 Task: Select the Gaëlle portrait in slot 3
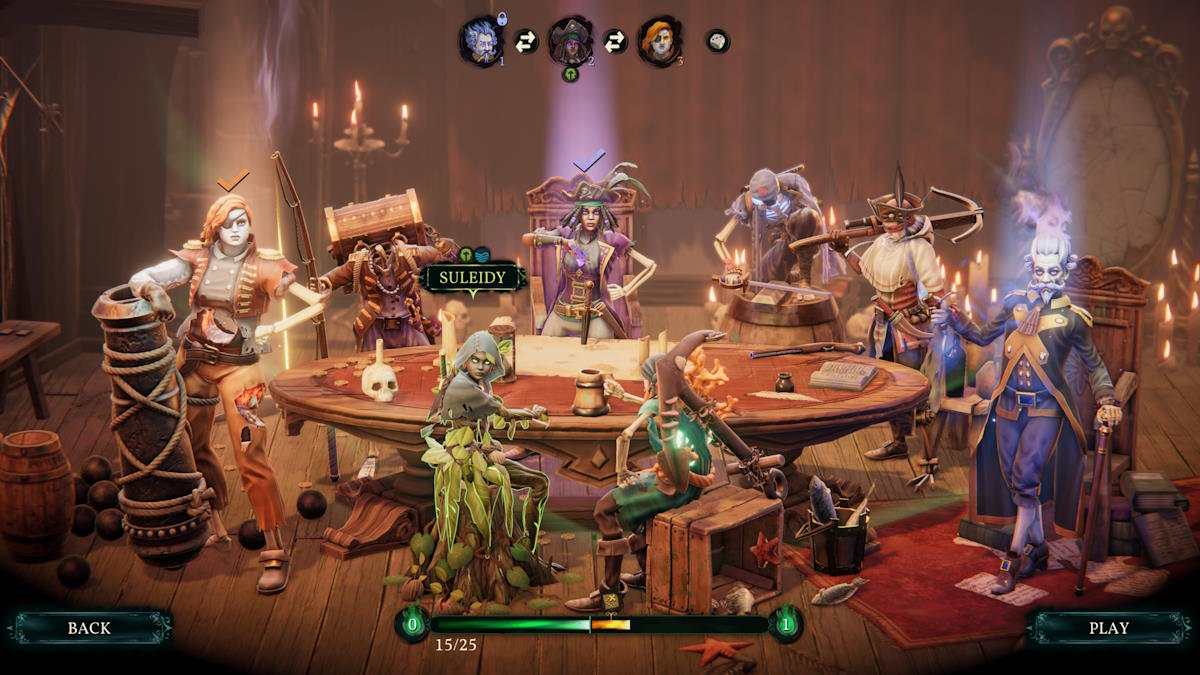[x=659, y=41]
